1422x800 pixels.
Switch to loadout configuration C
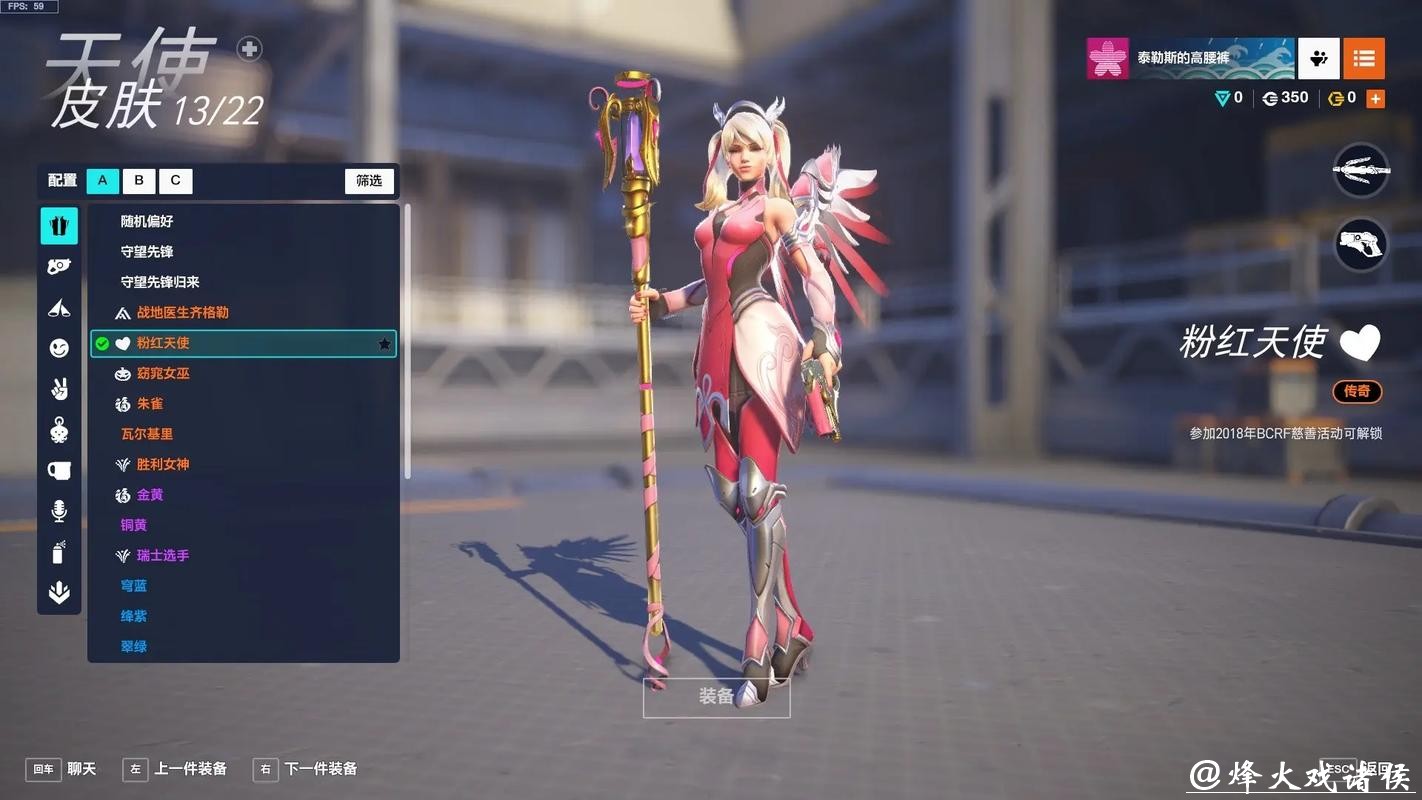click(x=175, y=181)
